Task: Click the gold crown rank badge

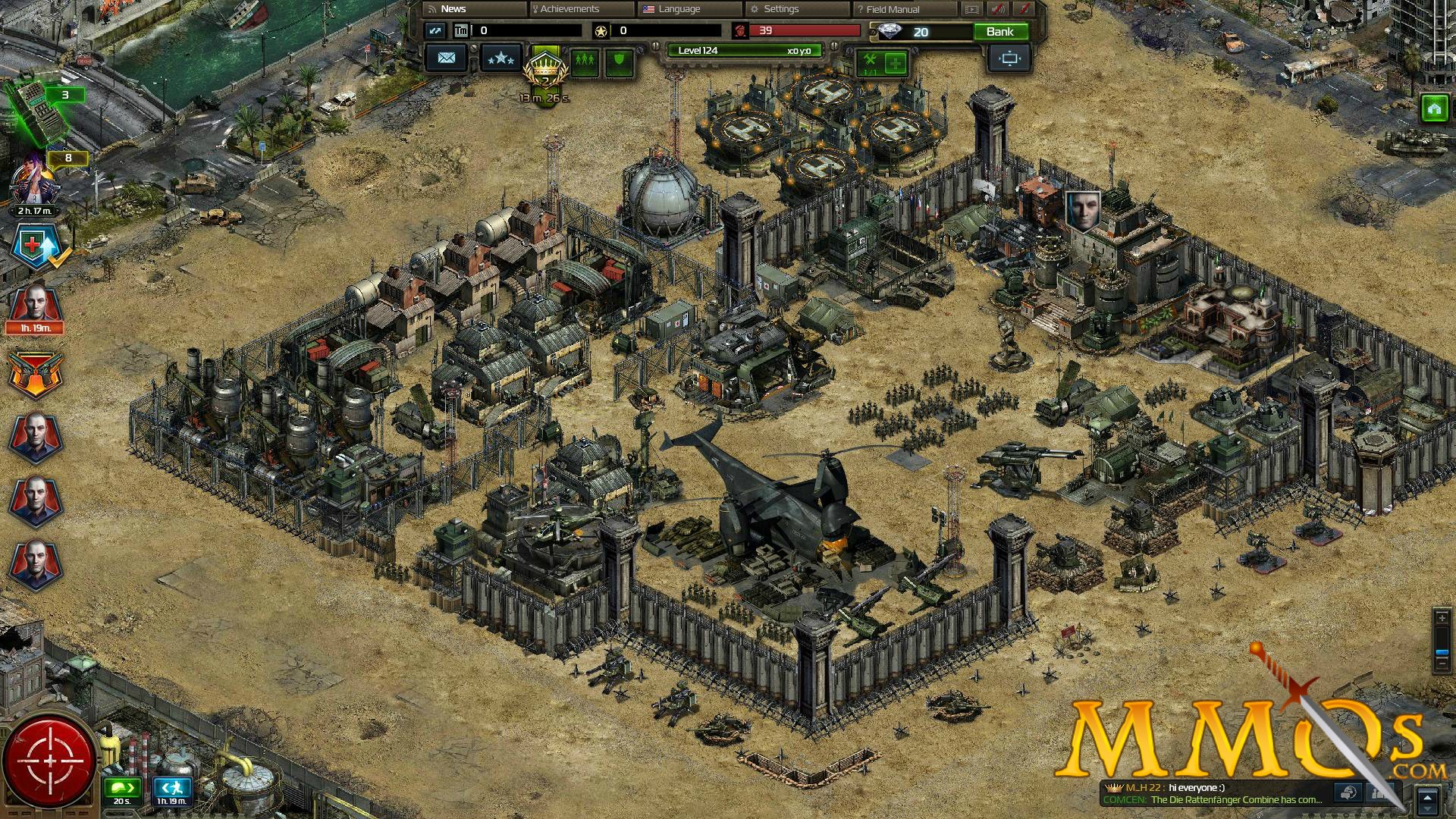Action: tap(544, 72)
